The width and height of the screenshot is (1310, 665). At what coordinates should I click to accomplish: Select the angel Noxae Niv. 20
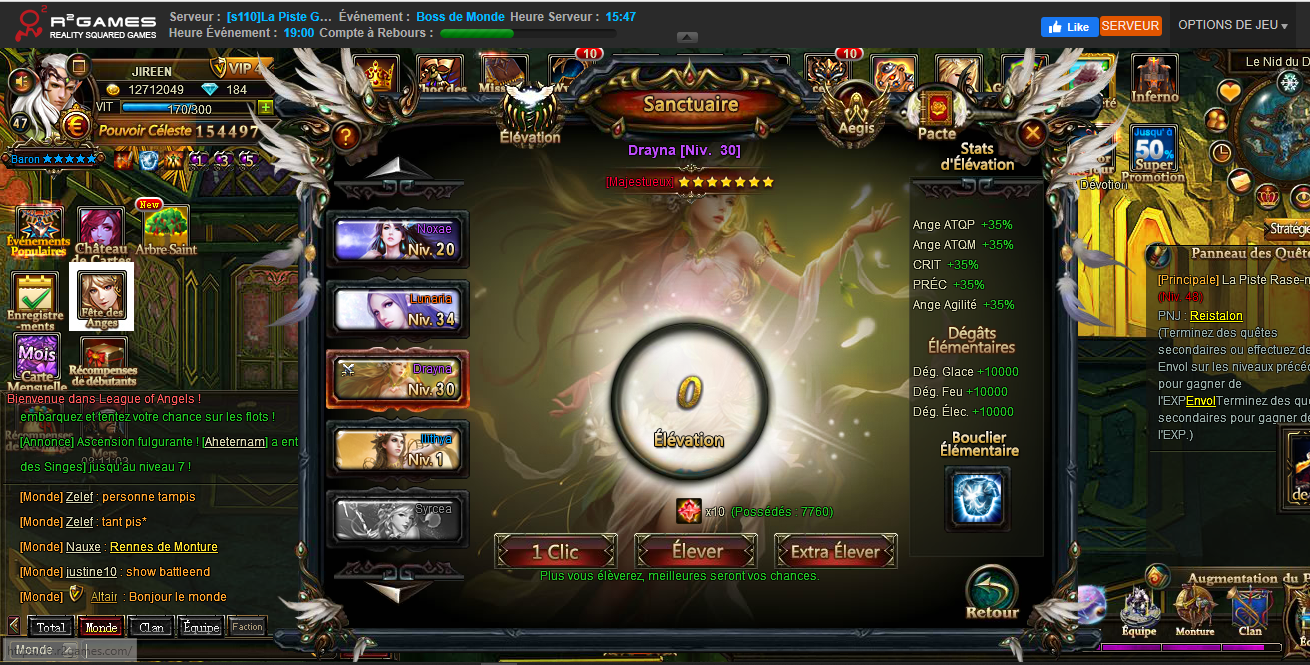[399, 240]
